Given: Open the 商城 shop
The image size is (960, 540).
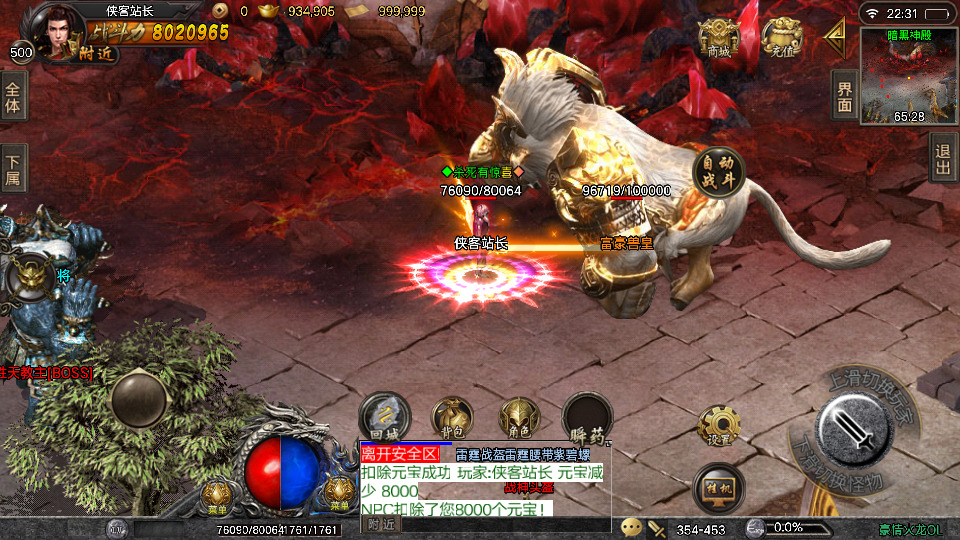Looking at the screenshot, I should click(719, 38).
